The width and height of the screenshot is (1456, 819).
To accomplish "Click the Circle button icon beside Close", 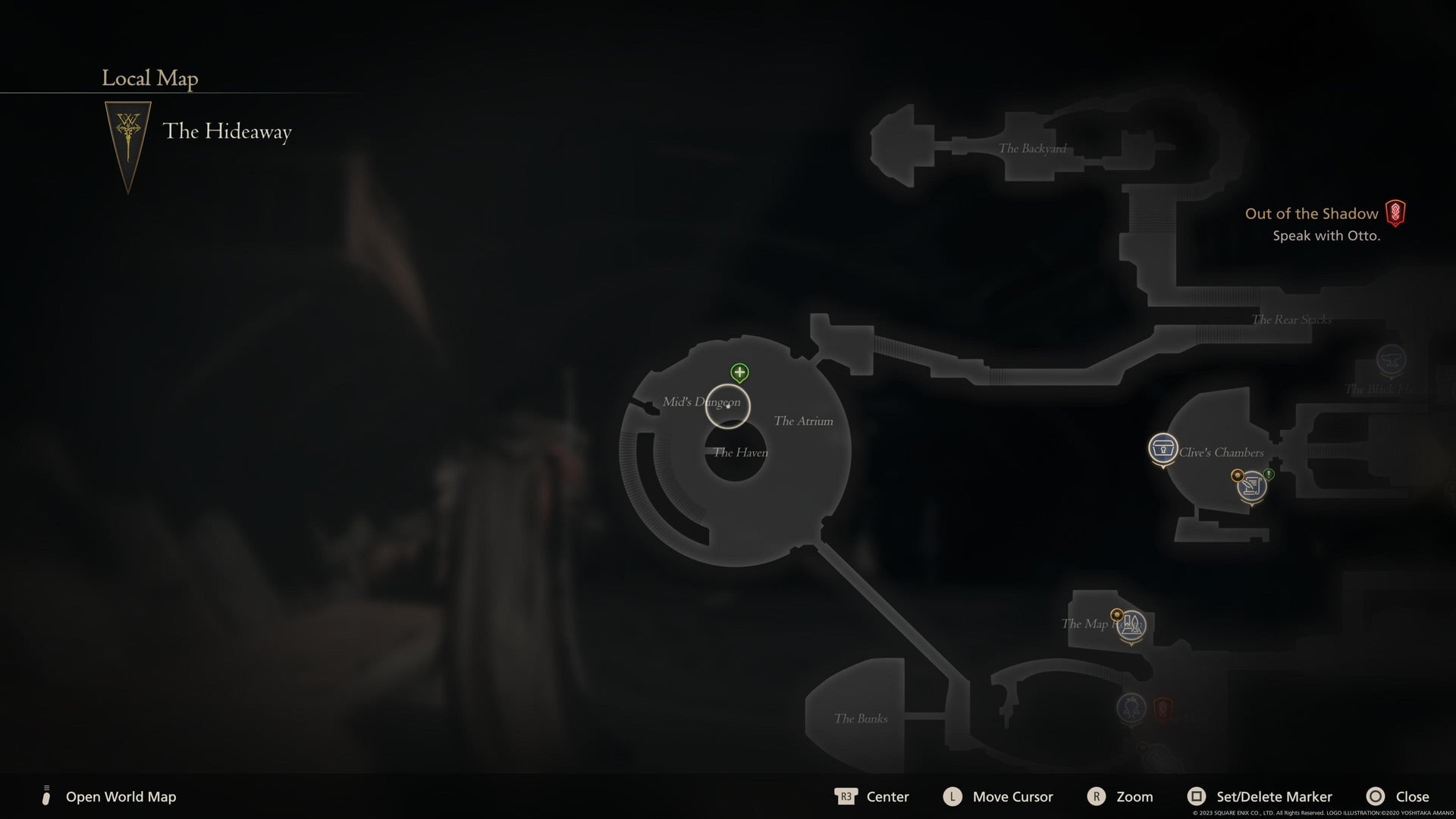I will pyautogui.click(x=1376, y=797).
